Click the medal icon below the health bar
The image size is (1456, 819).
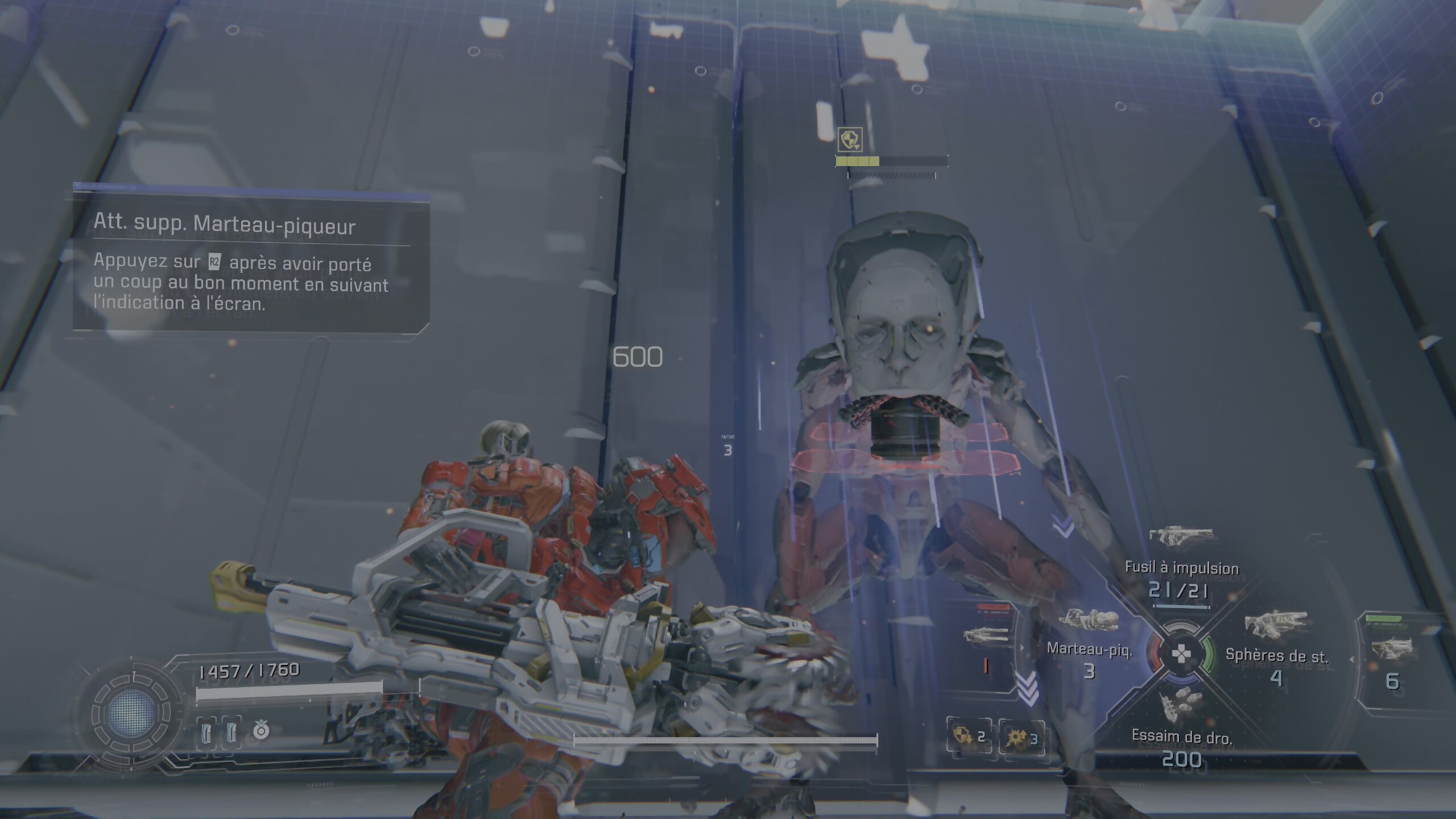(x=261, y=730)
